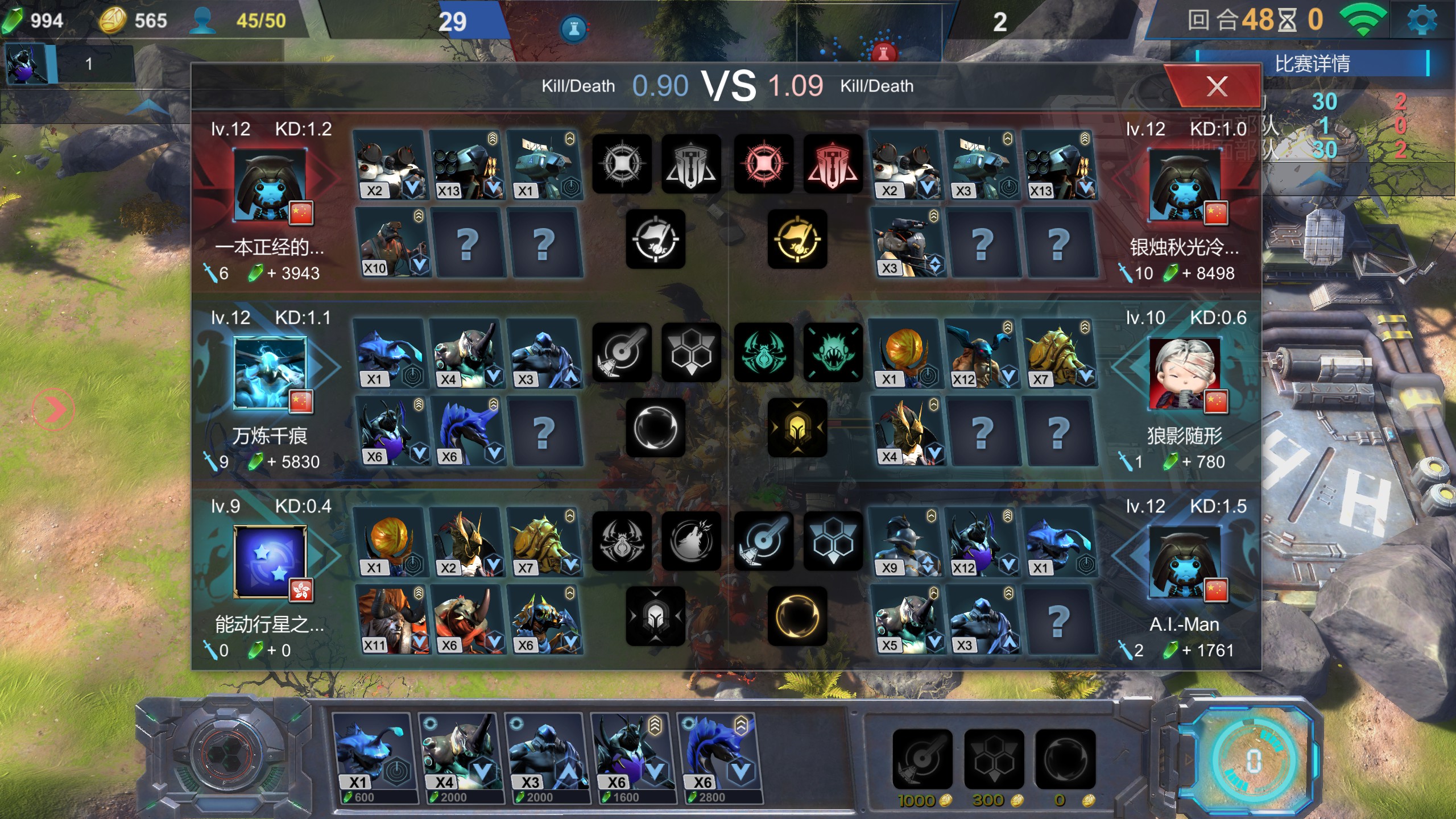Pick the X6 unit card costing 1600
Screen dimensions: 1456x819
(632, 758)
